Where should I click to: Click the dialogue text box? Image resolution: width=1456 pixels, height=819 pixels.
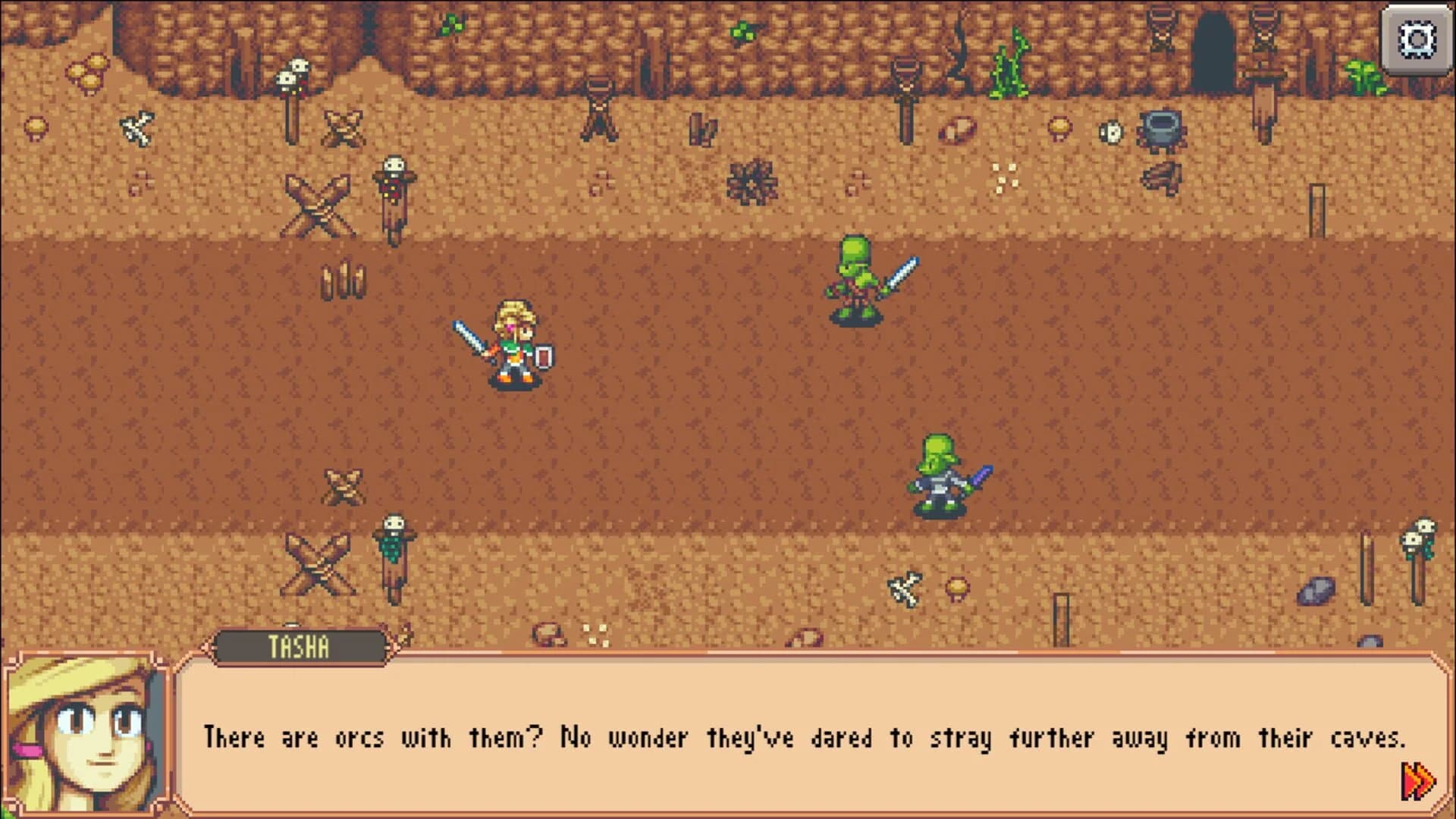point(804,736)
